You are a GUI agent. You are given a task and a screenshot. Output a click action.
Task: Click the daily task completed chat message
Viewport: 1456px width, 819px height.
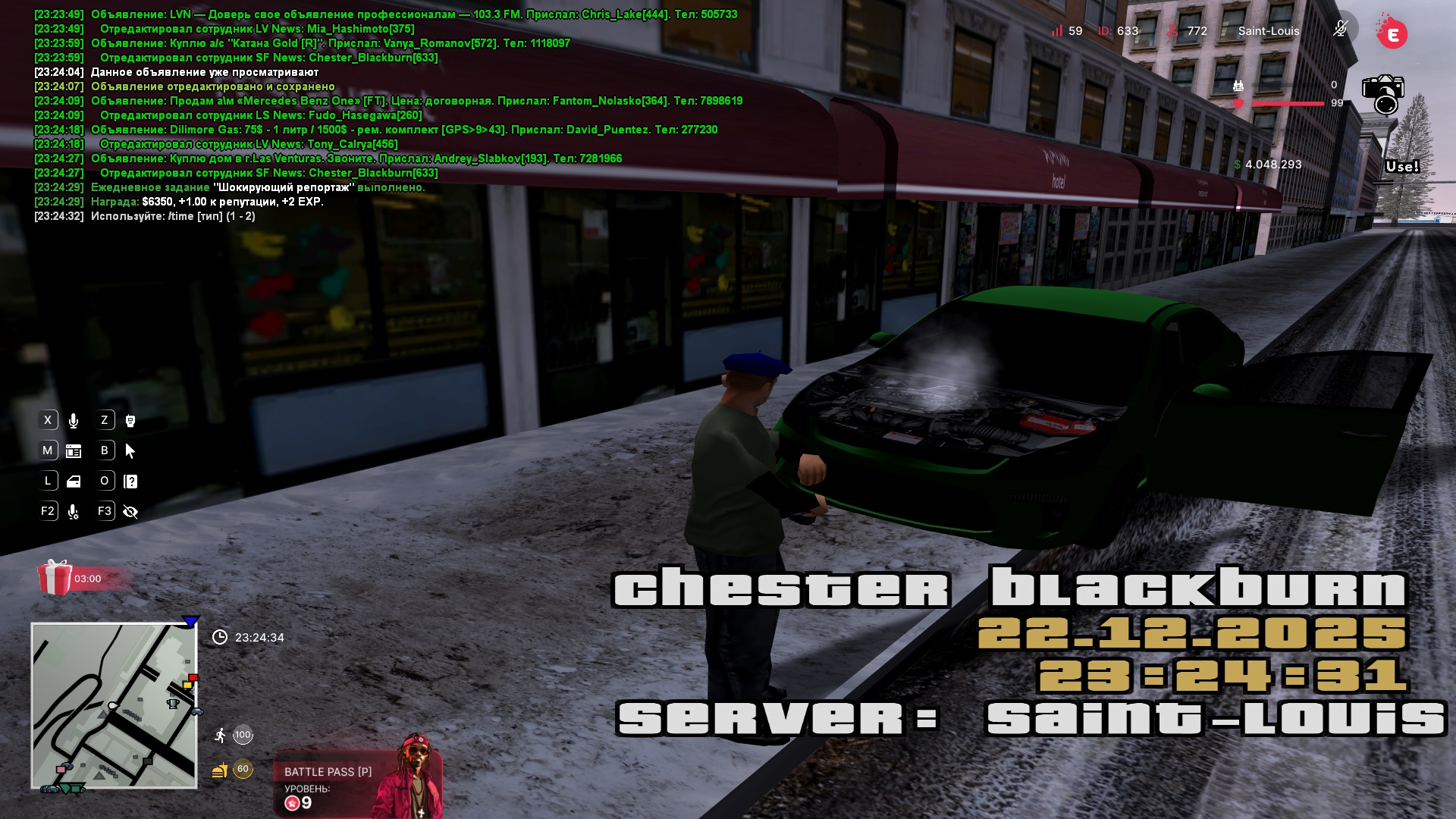click(x=258, y=187)
